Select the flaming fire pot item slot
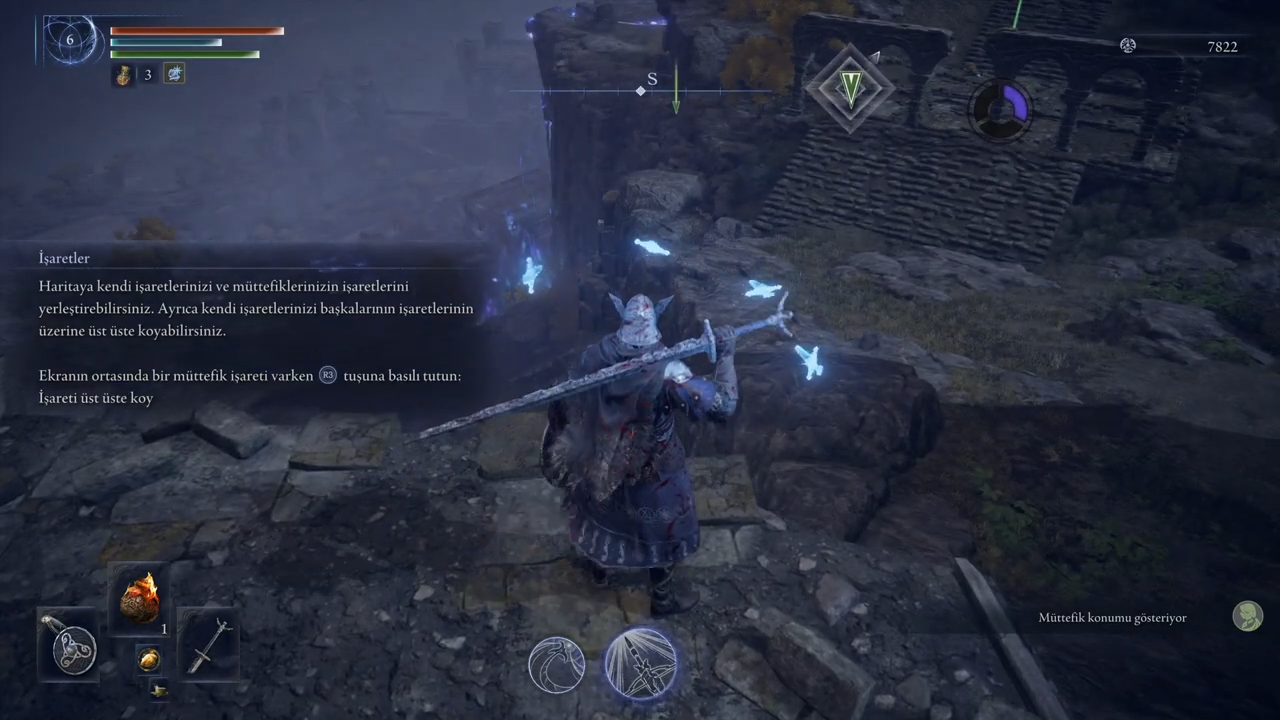Viewport: 1280px width, 720px height. [x=140, y=598]
